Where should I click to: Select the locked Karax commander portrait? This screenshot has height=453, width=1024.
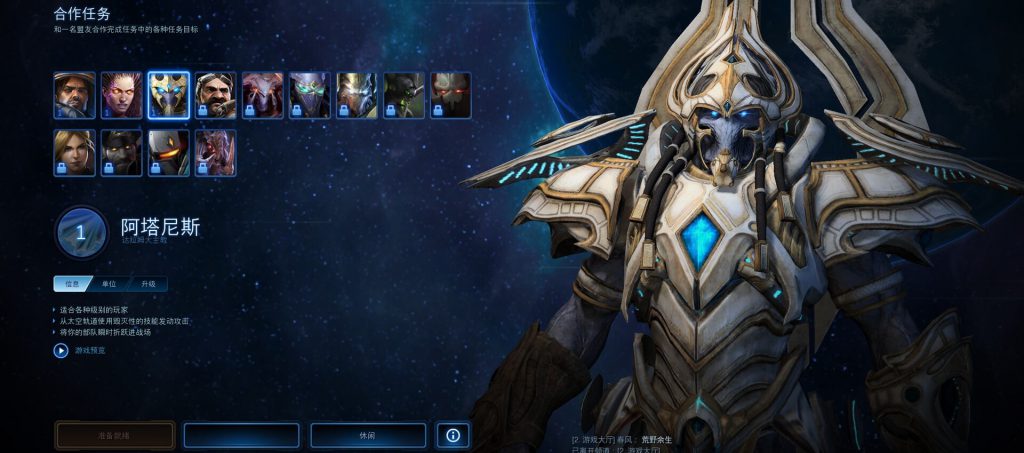356,95
